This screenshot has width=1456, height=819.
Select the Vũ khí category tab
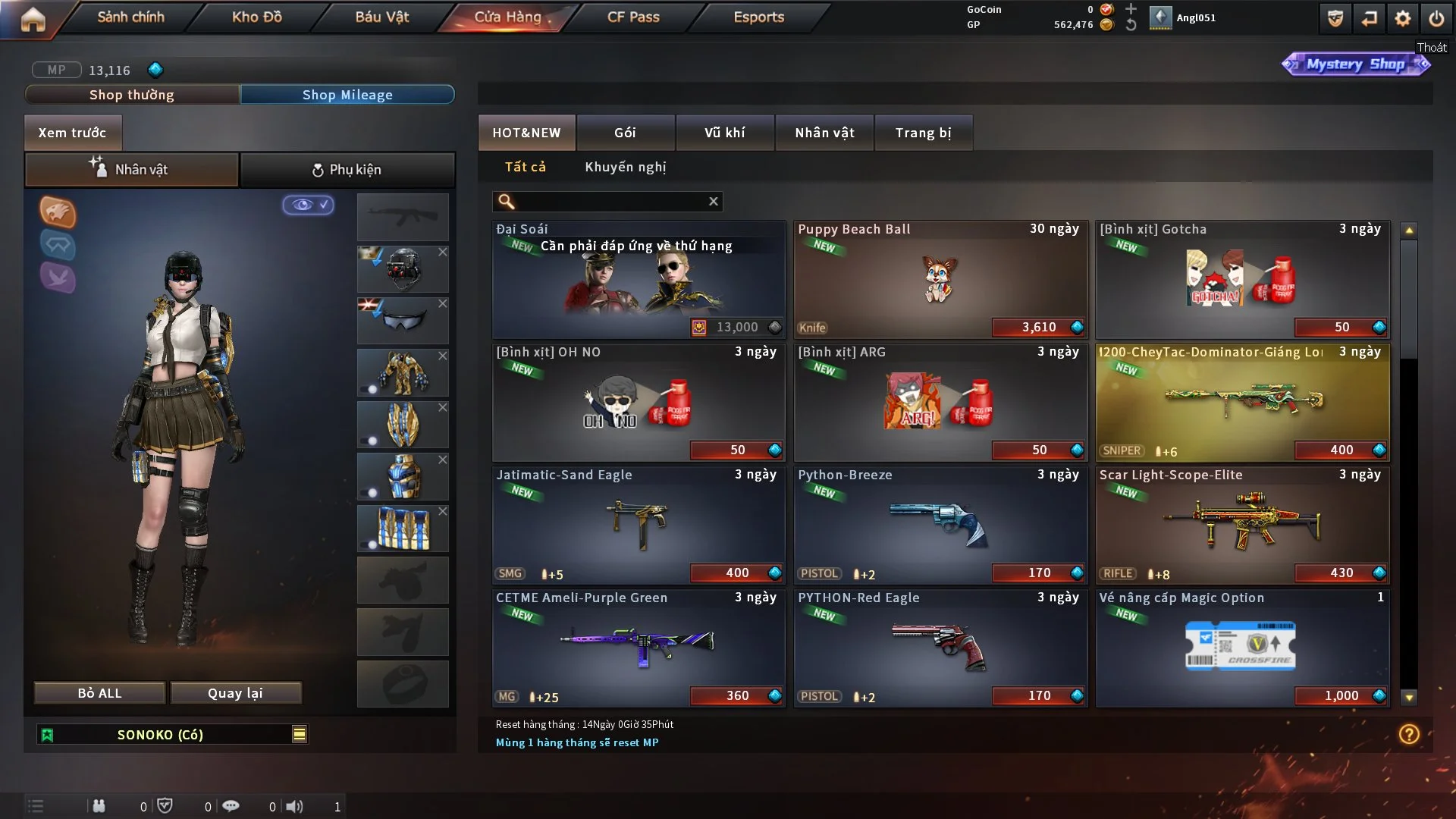pos(724,133)
